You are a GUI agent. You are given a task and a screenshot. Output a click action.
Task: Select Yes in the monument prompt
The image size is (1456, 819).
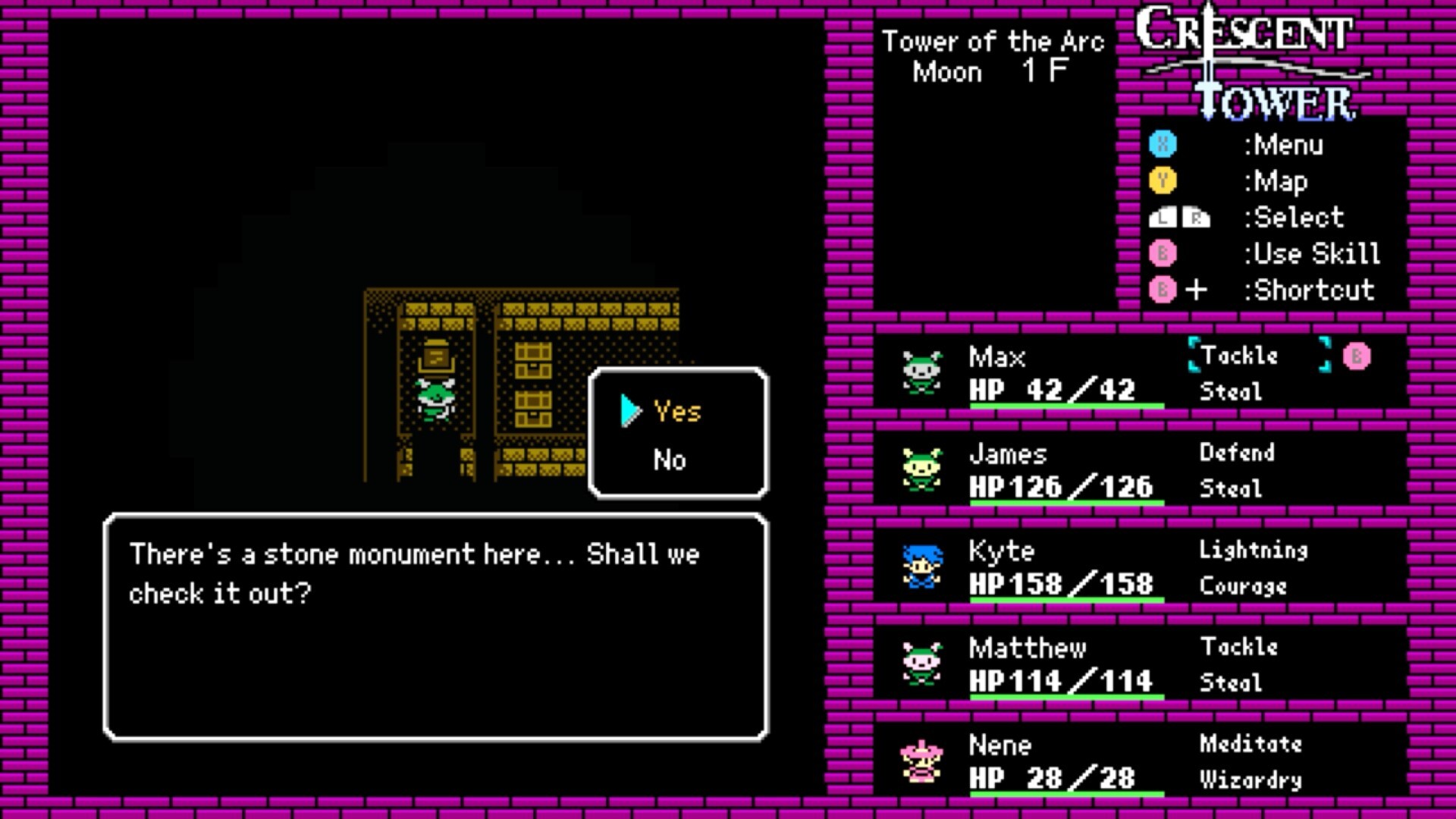pyautogui.click(x=677, y=412)
